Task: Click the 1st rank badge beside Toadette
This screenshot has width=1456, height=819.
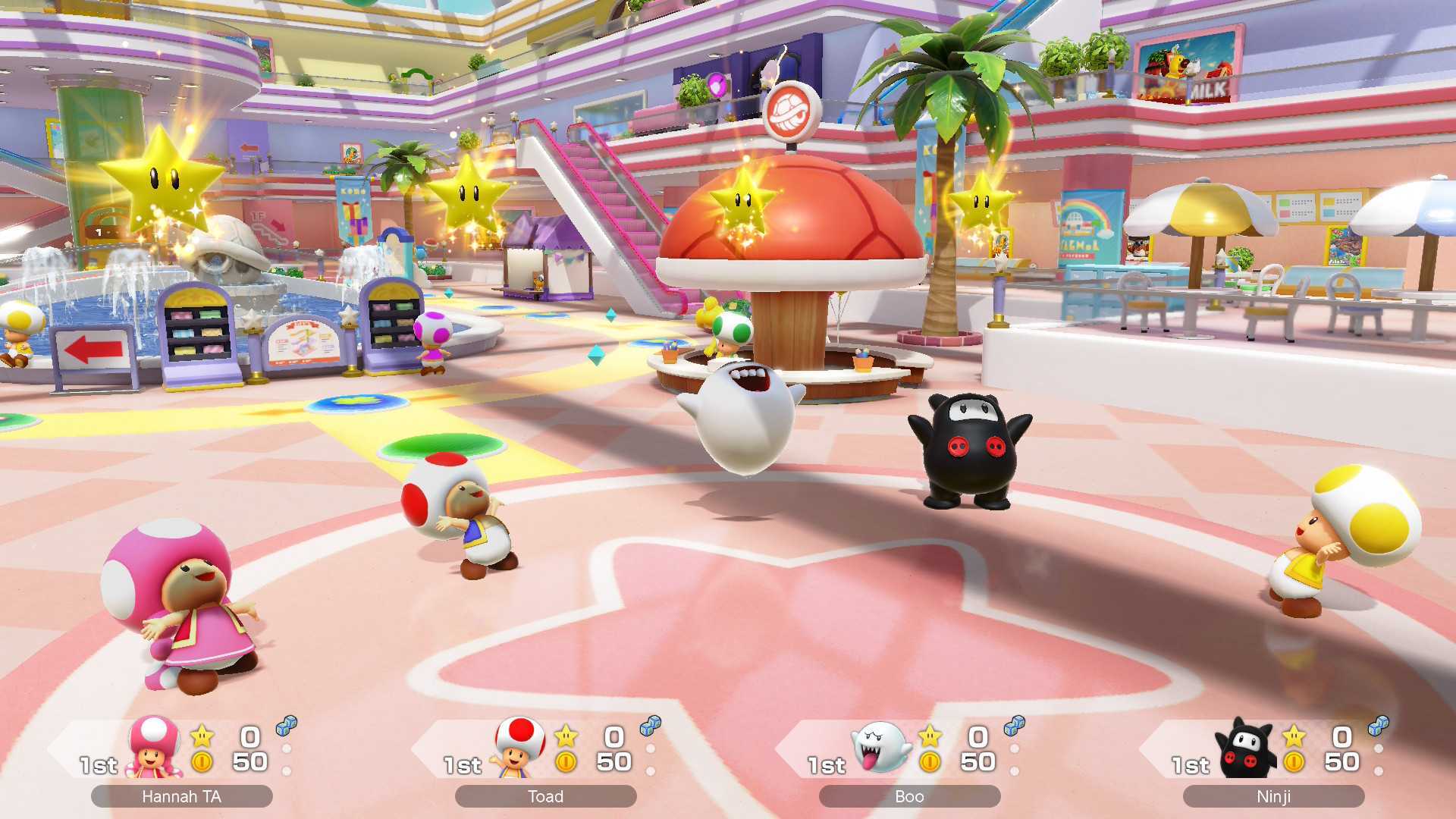Action: click(98, 766)
